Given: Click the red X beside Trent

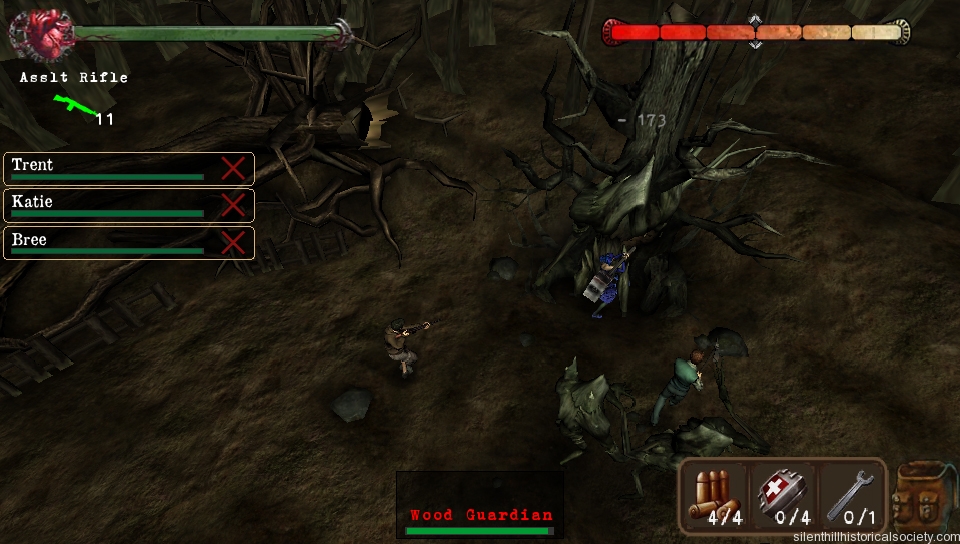Looking at the screenshot, I should point(233,168).
